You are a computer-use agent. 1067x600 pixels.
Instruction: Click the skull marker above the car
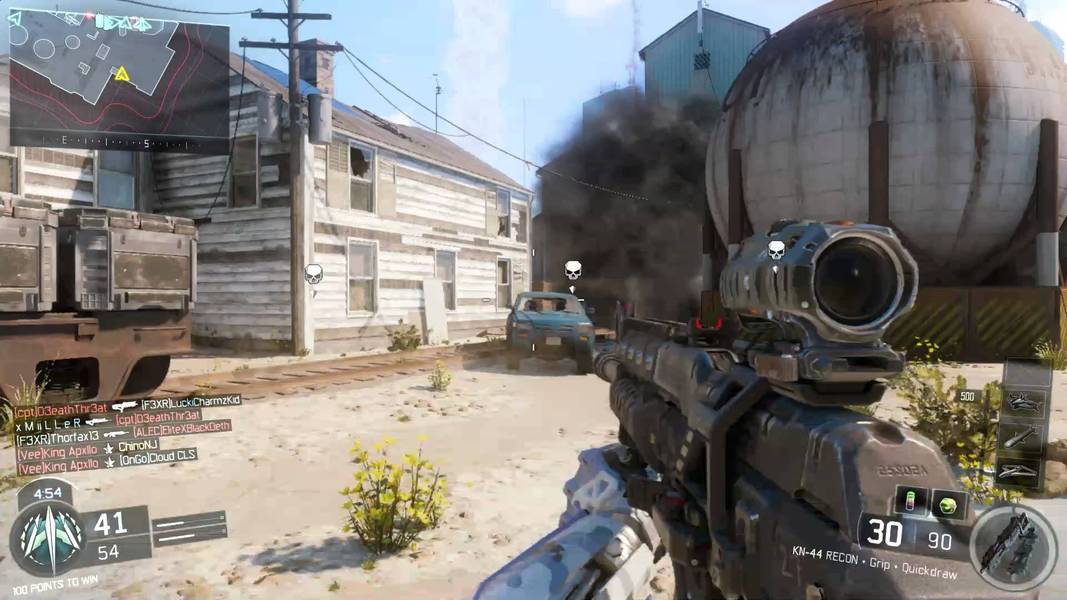[x=573, y=270]
